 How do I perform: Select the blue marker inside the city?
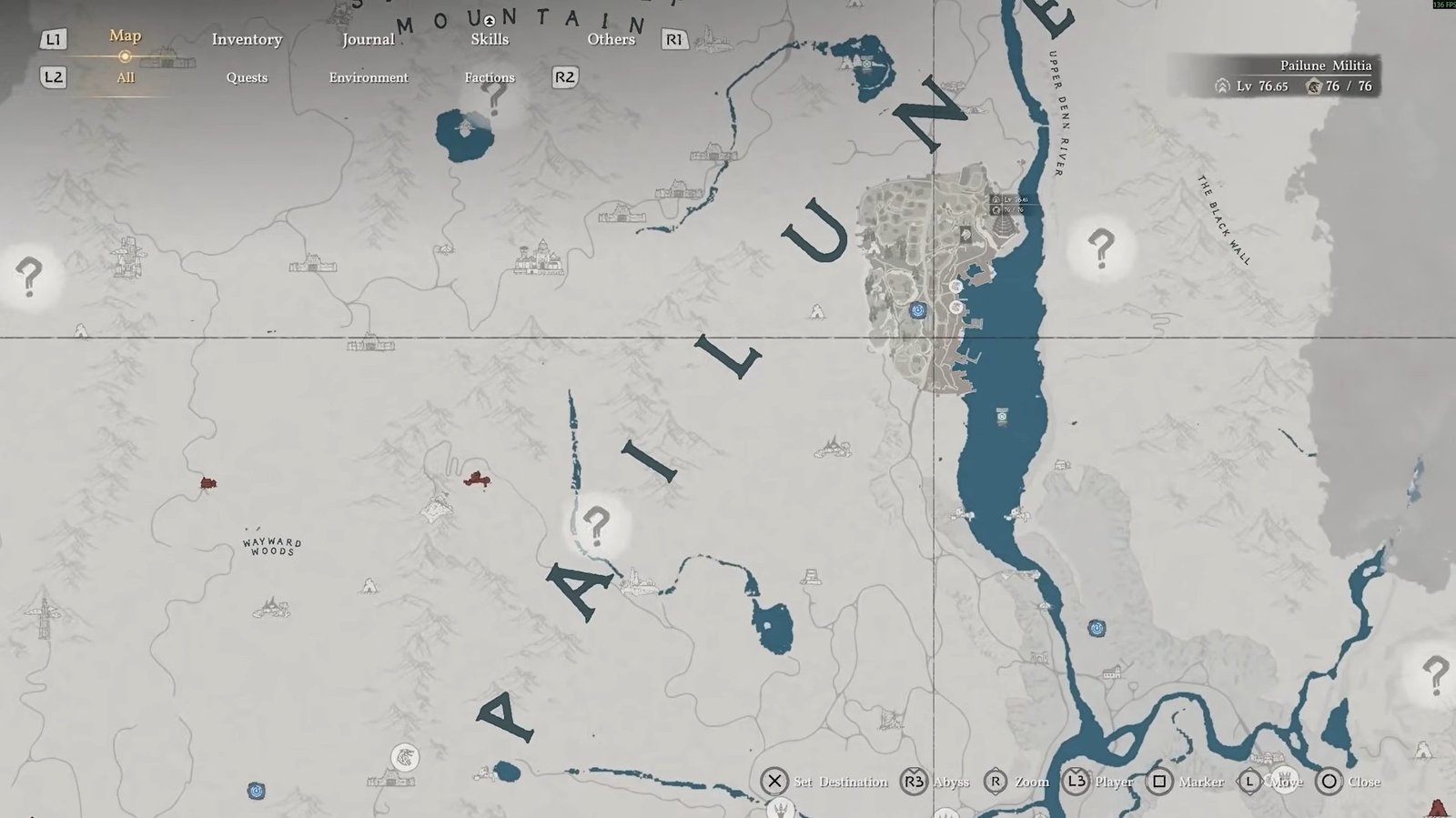pos(918,310)
